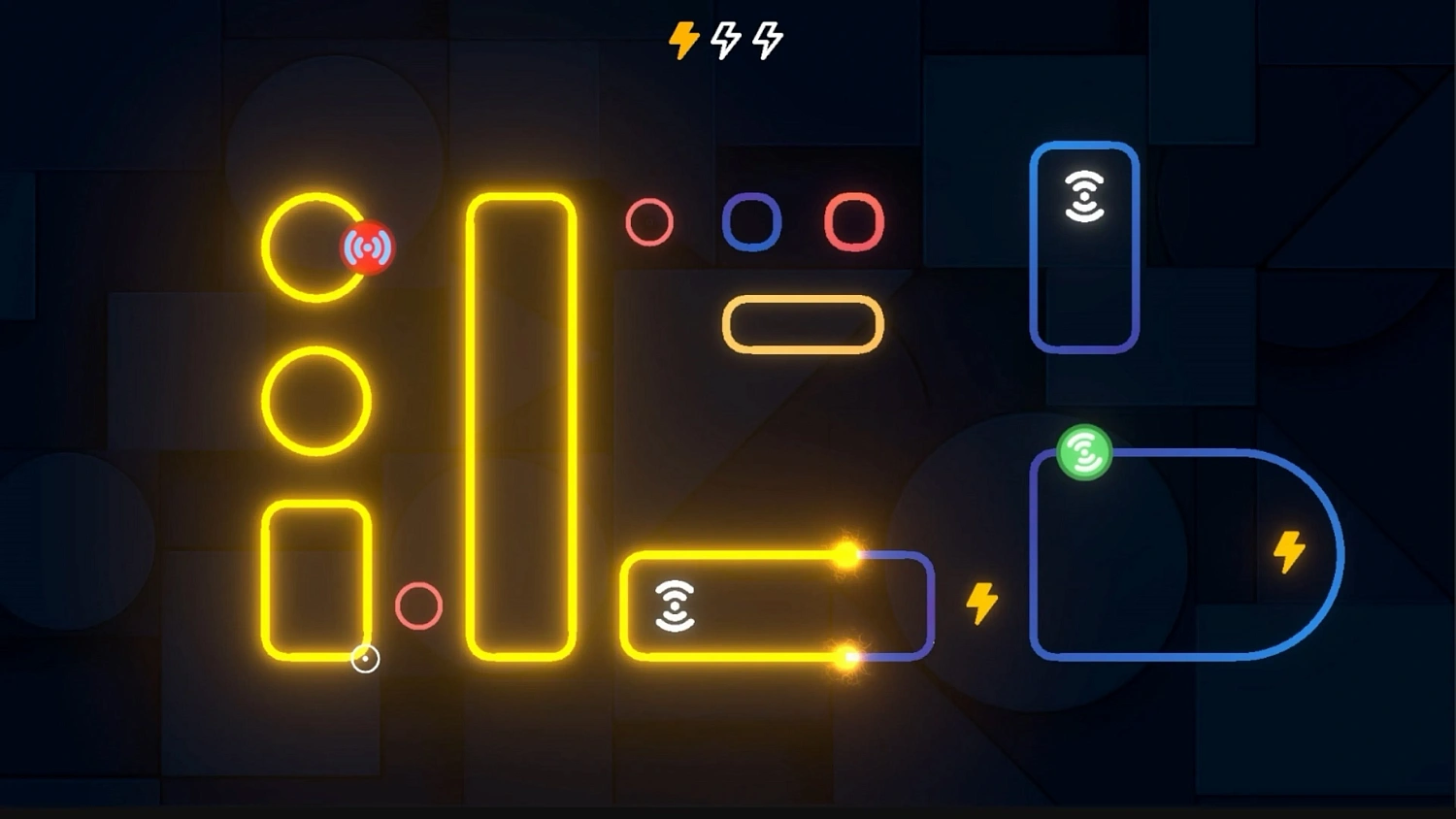Click the small red circle near the bottom

click(418, 606)
